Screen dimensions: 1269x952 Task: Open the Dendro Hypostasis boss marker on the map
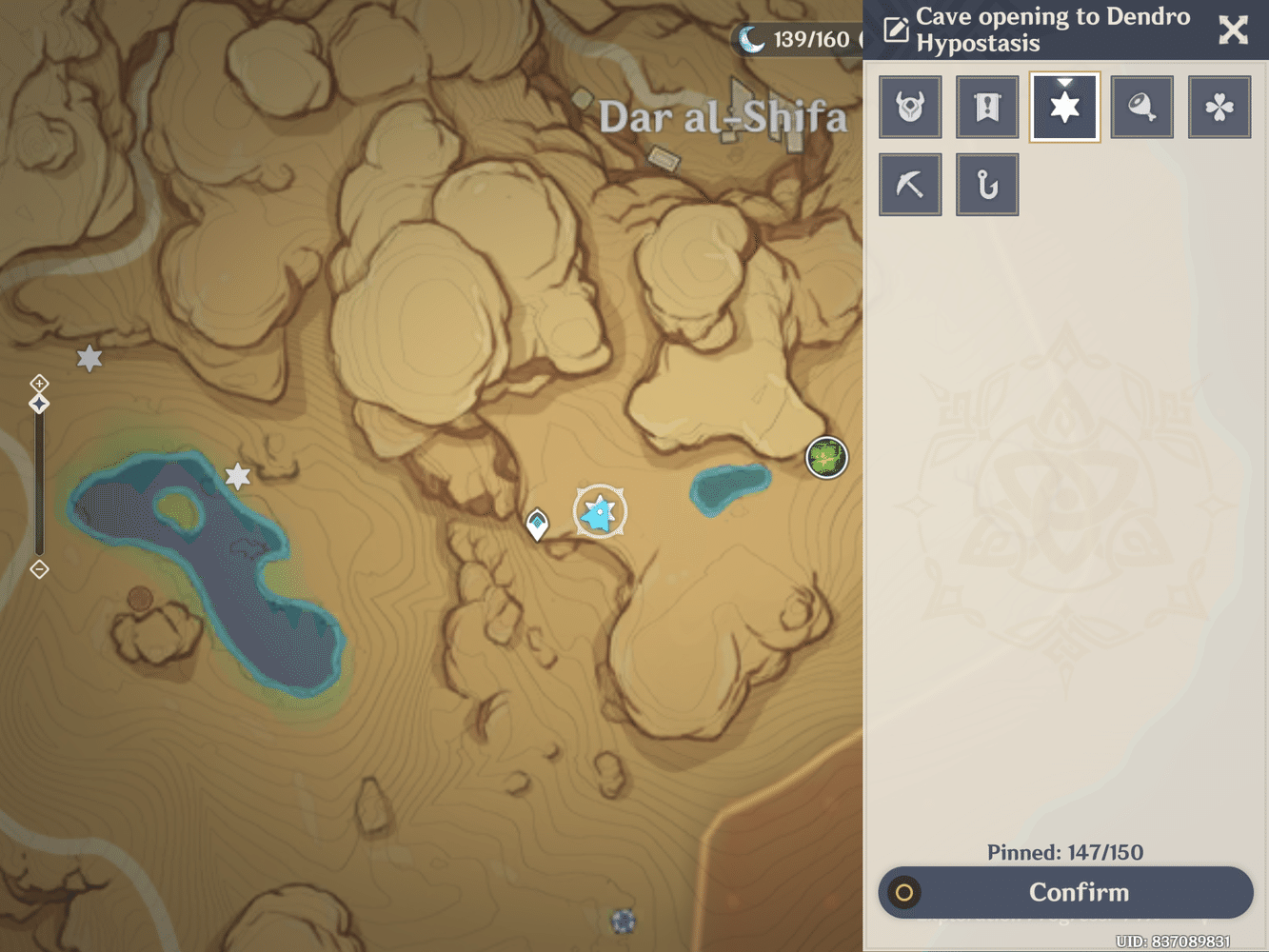tap(824, 457)
